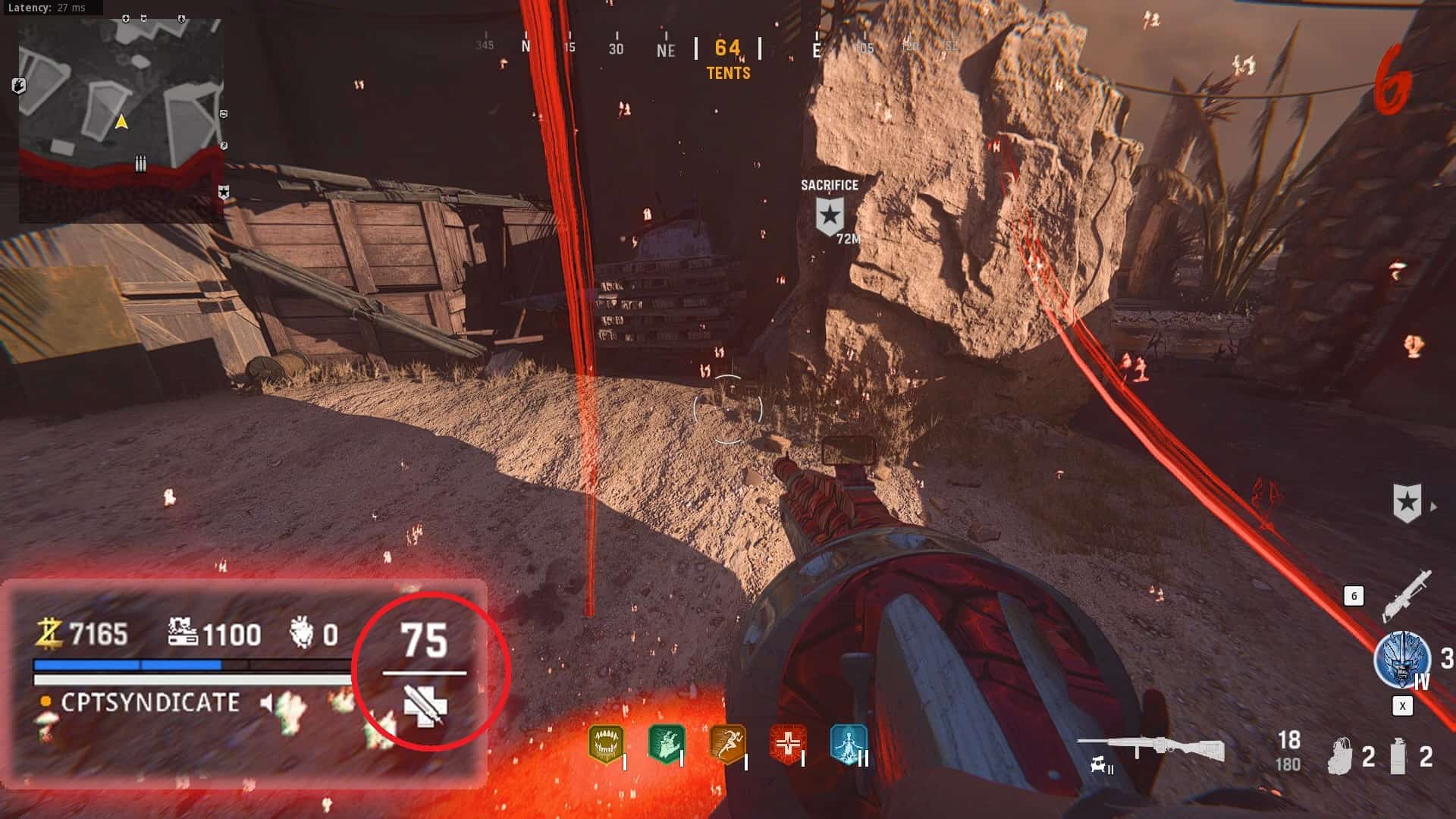
Task: Select the blue figure perk icon
Action: pos(848,742)
